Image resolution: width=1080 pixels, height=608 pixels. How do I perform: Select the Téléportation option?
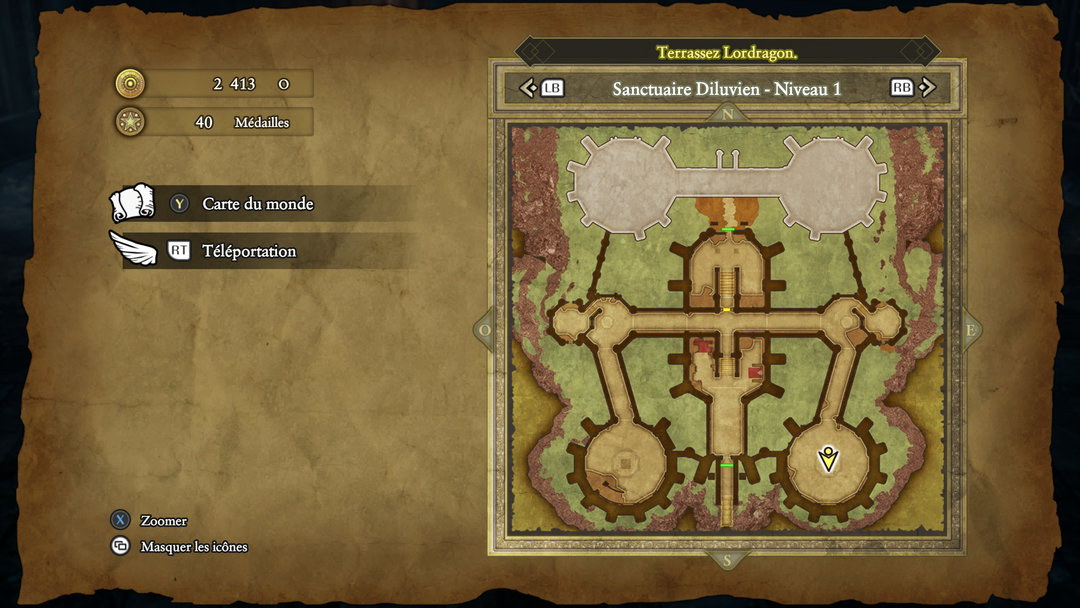[249, 251]
